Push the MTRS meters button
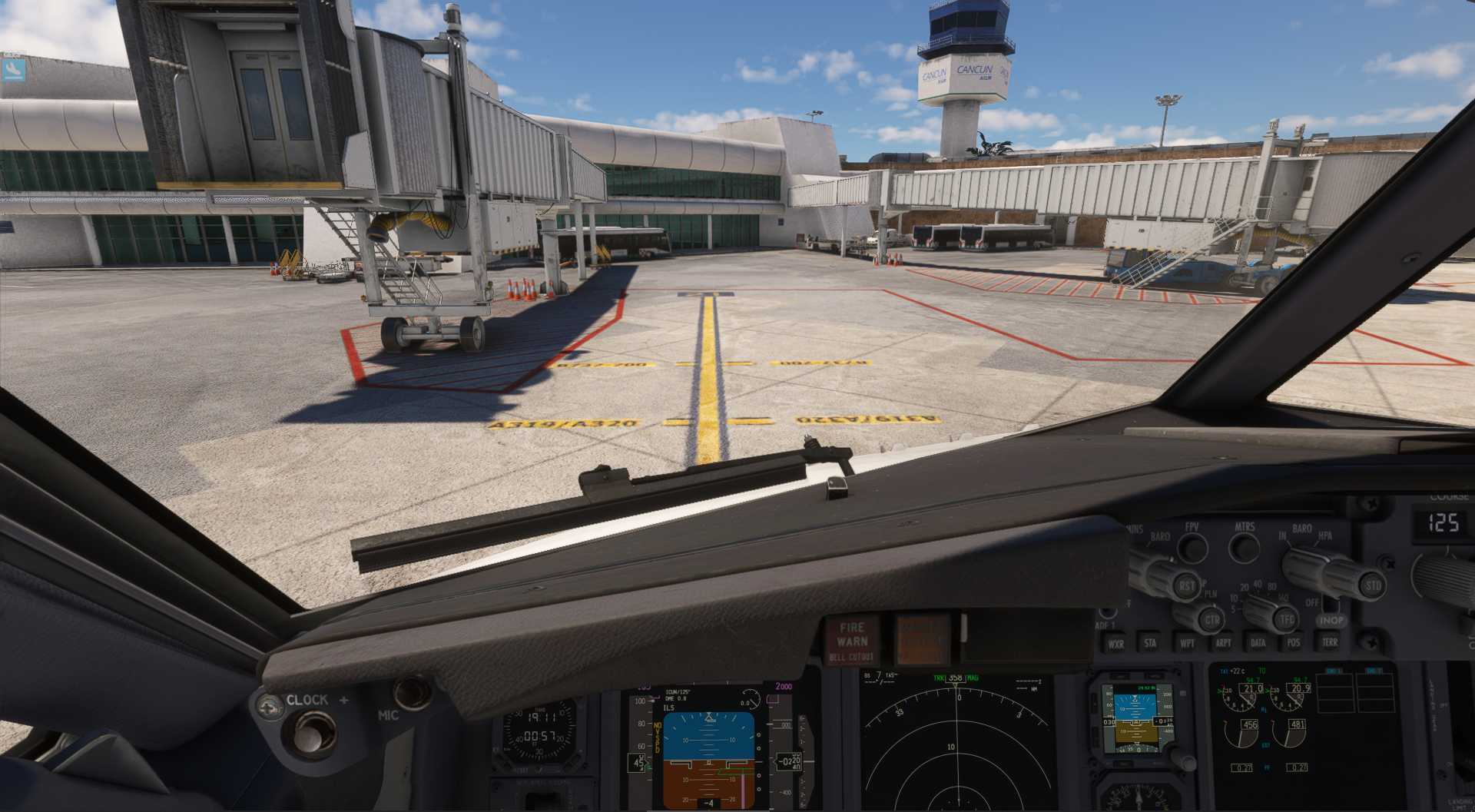 [1245, 548]
